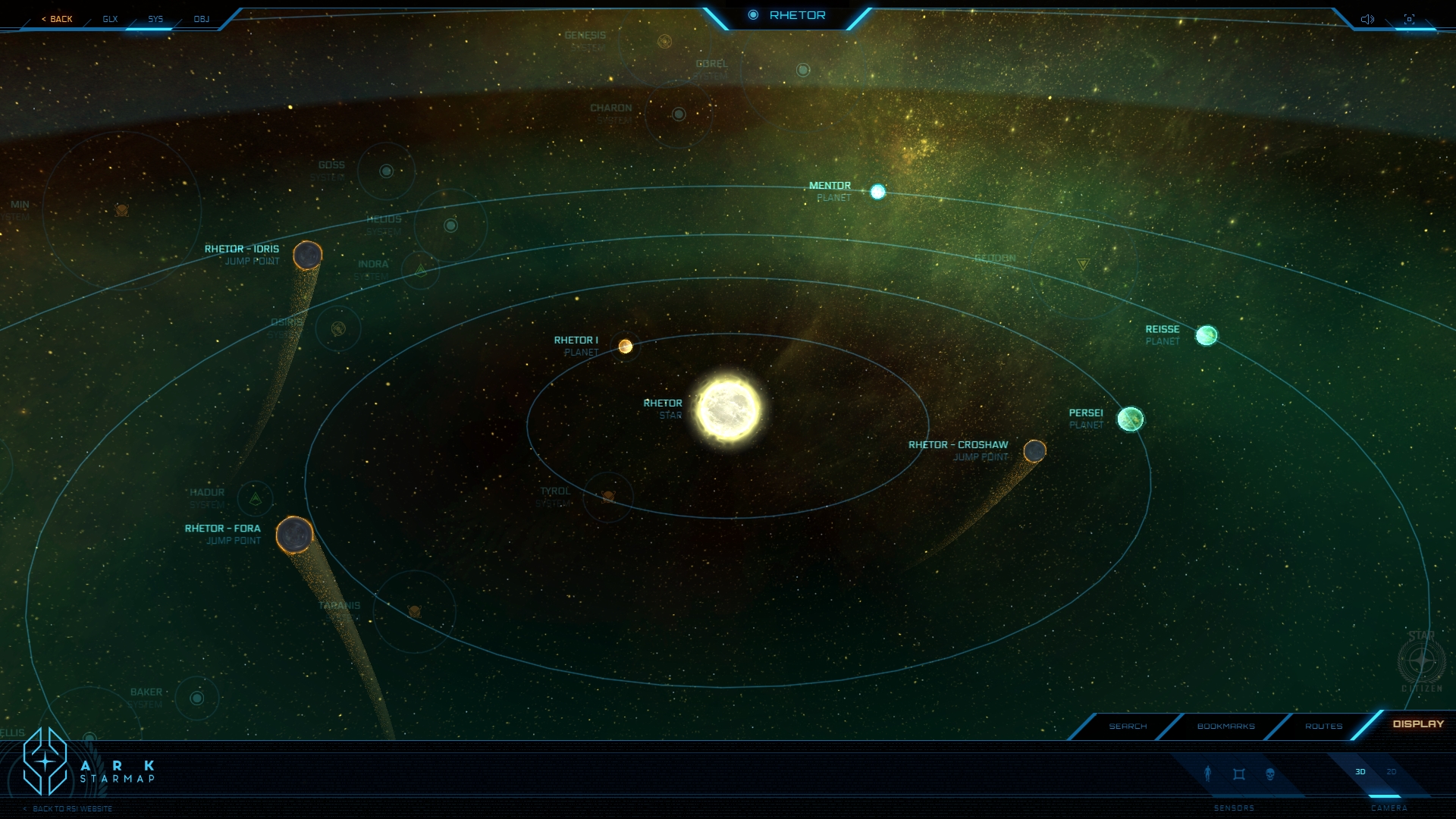Select the Rhetor star marker

(x=728, y=409)
